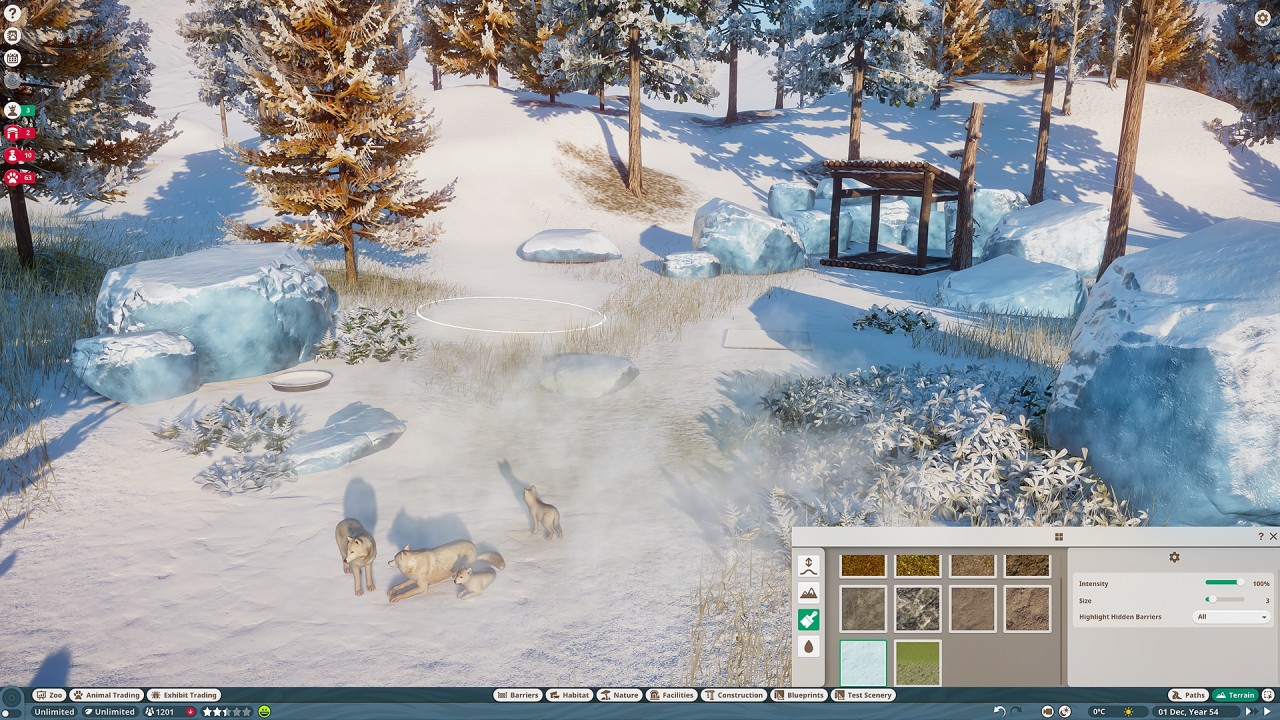
Task: Open the Facilities tab
Action: click(671, 695)
